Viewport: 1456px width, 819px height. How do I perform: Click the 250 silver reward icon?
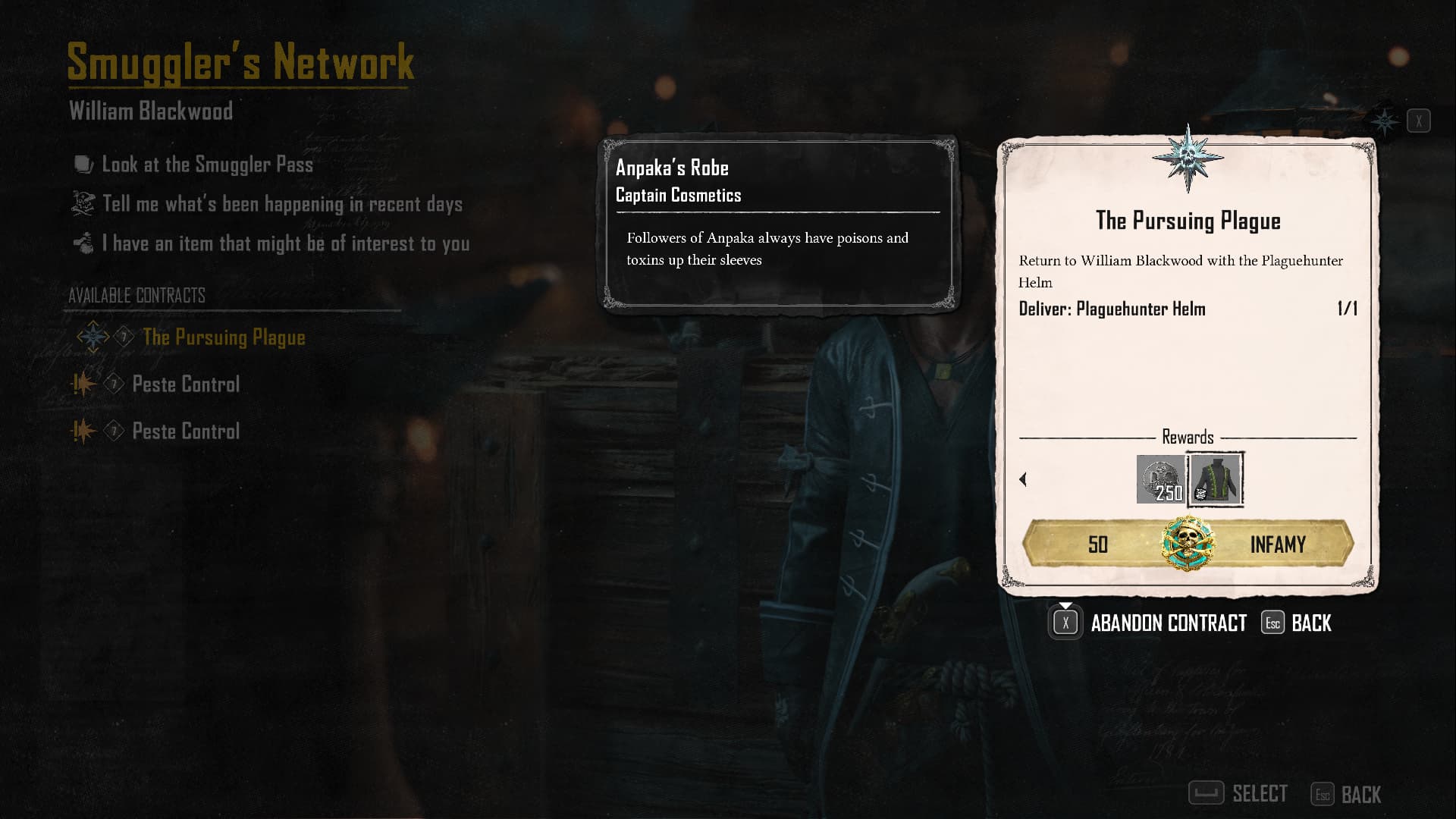(1160, 479)
